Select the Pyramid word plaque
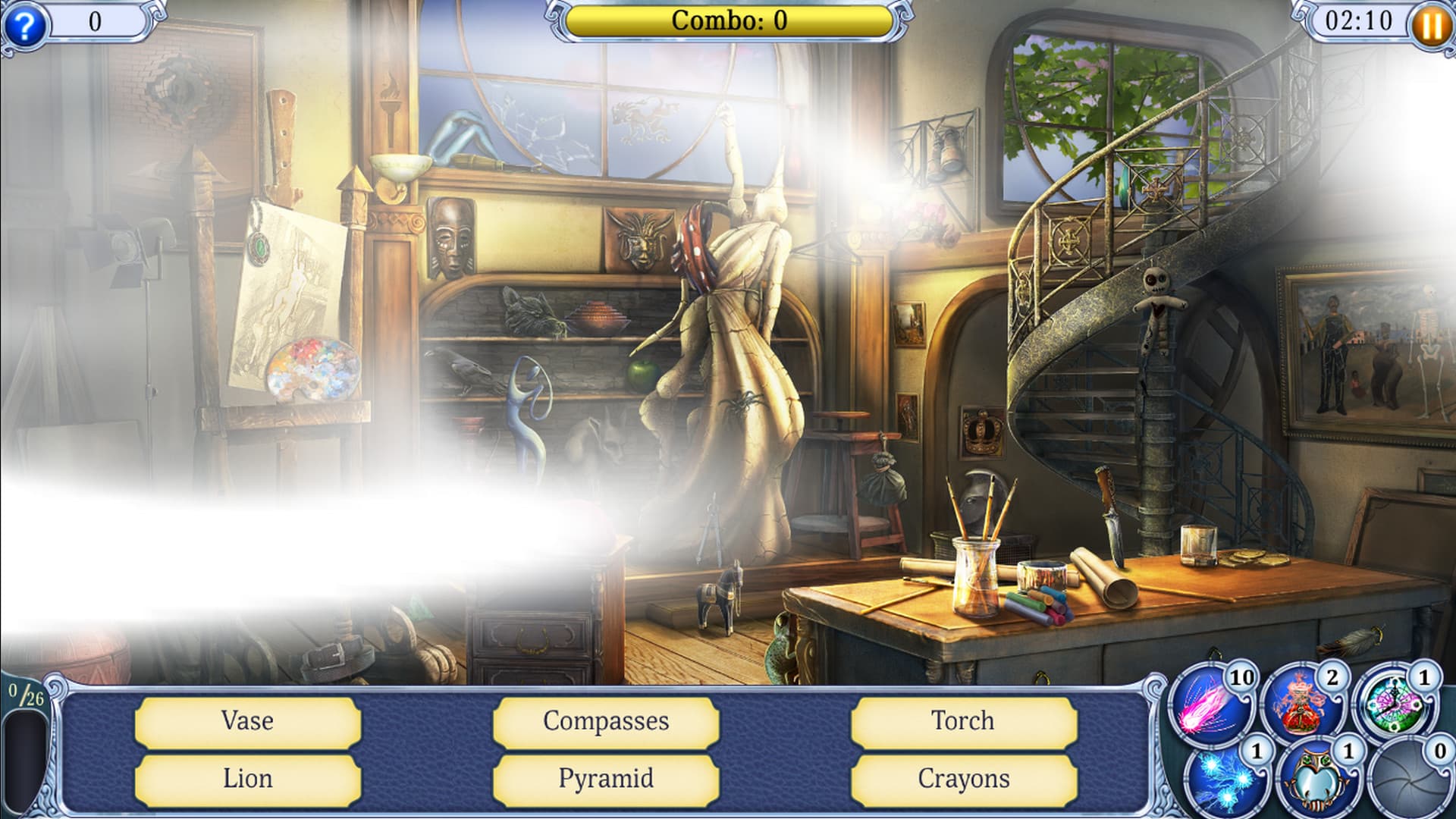1456x819 pixels. [x=604, y=777]
